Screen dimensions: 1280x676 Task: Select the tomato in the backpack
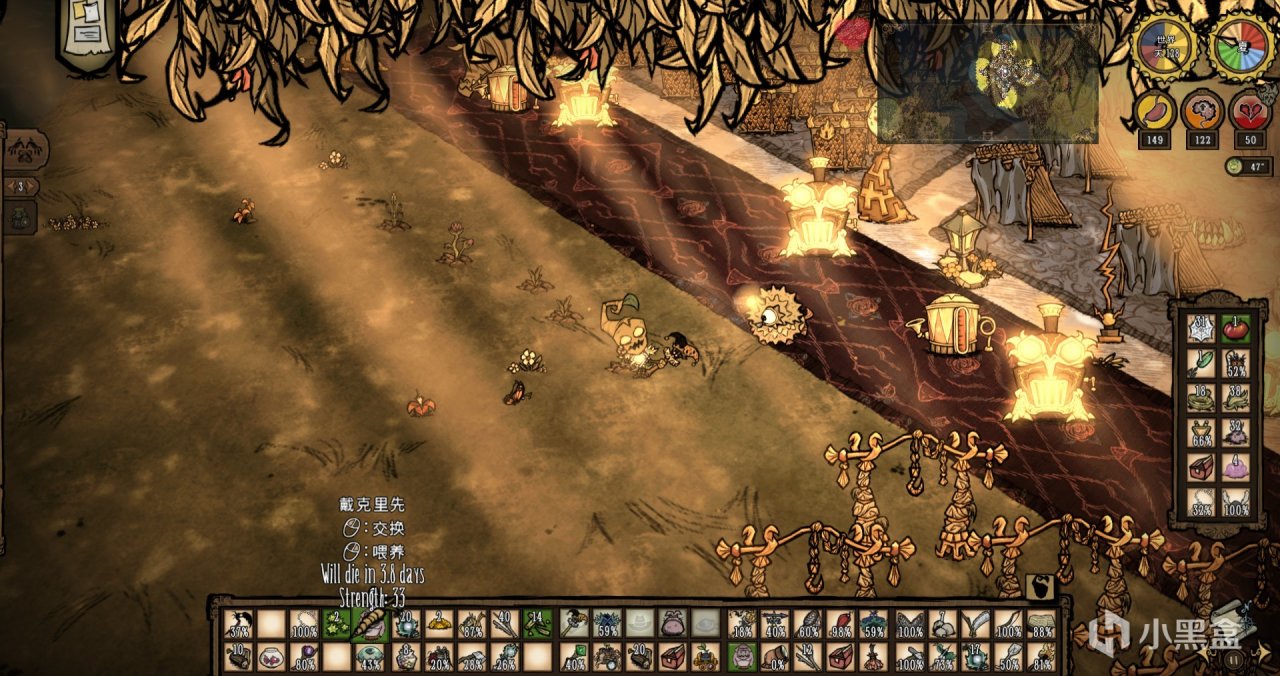click(1236, 329)
